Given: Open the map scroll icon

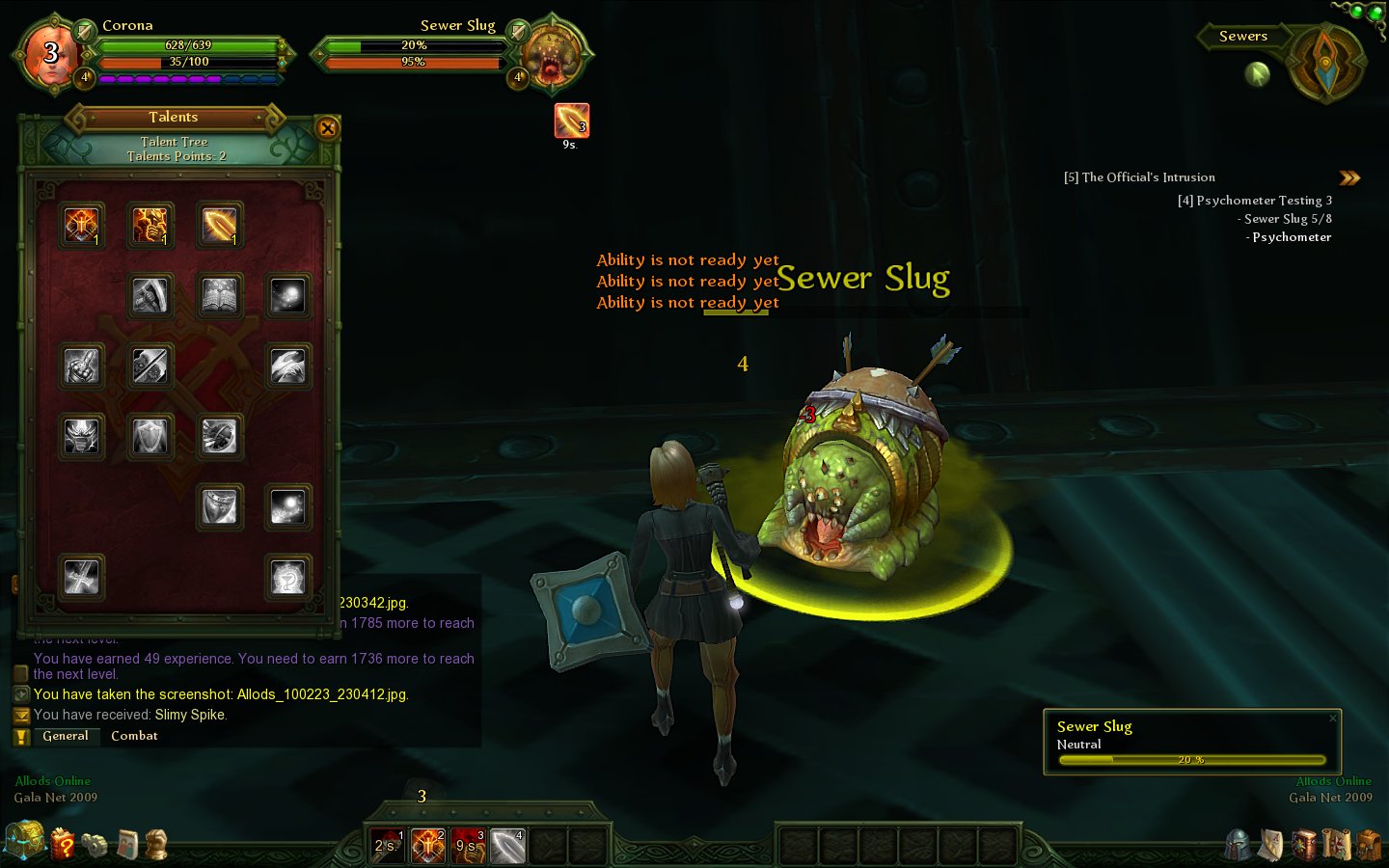Looking at the screenshot, I should pos(1336,845).
